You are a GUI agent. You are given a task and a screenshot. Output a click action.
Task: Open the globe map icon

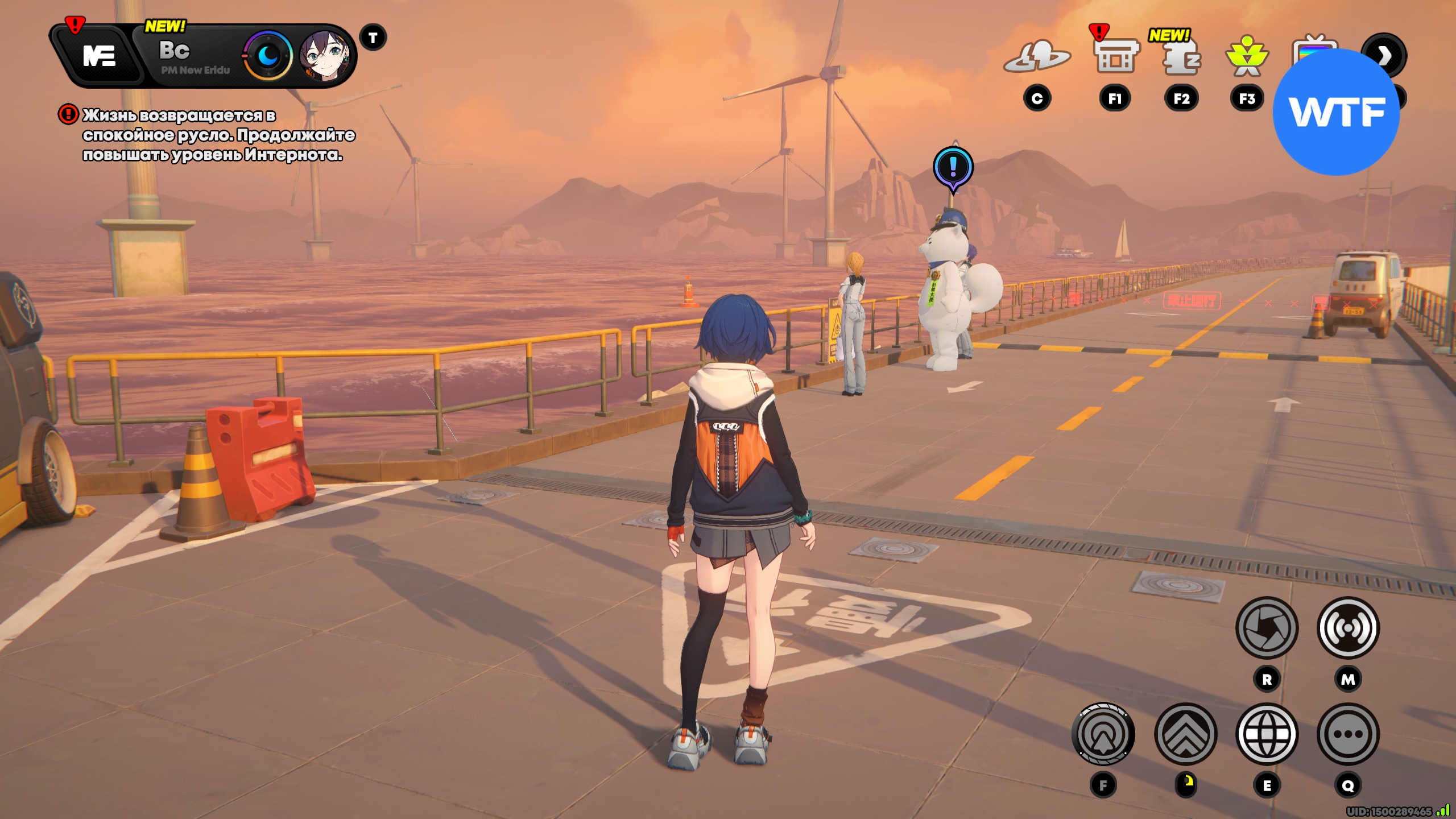[x=1267, y=734]
